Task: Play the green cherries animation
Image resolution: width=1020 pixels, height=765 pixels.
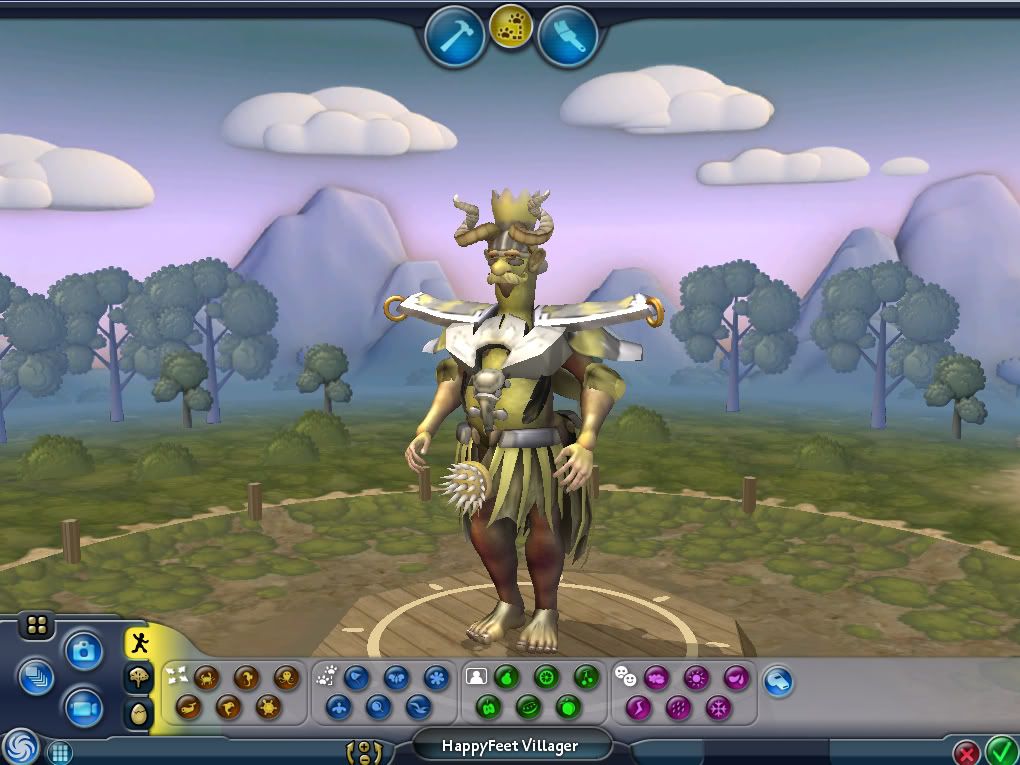Action: pos(586,678)
